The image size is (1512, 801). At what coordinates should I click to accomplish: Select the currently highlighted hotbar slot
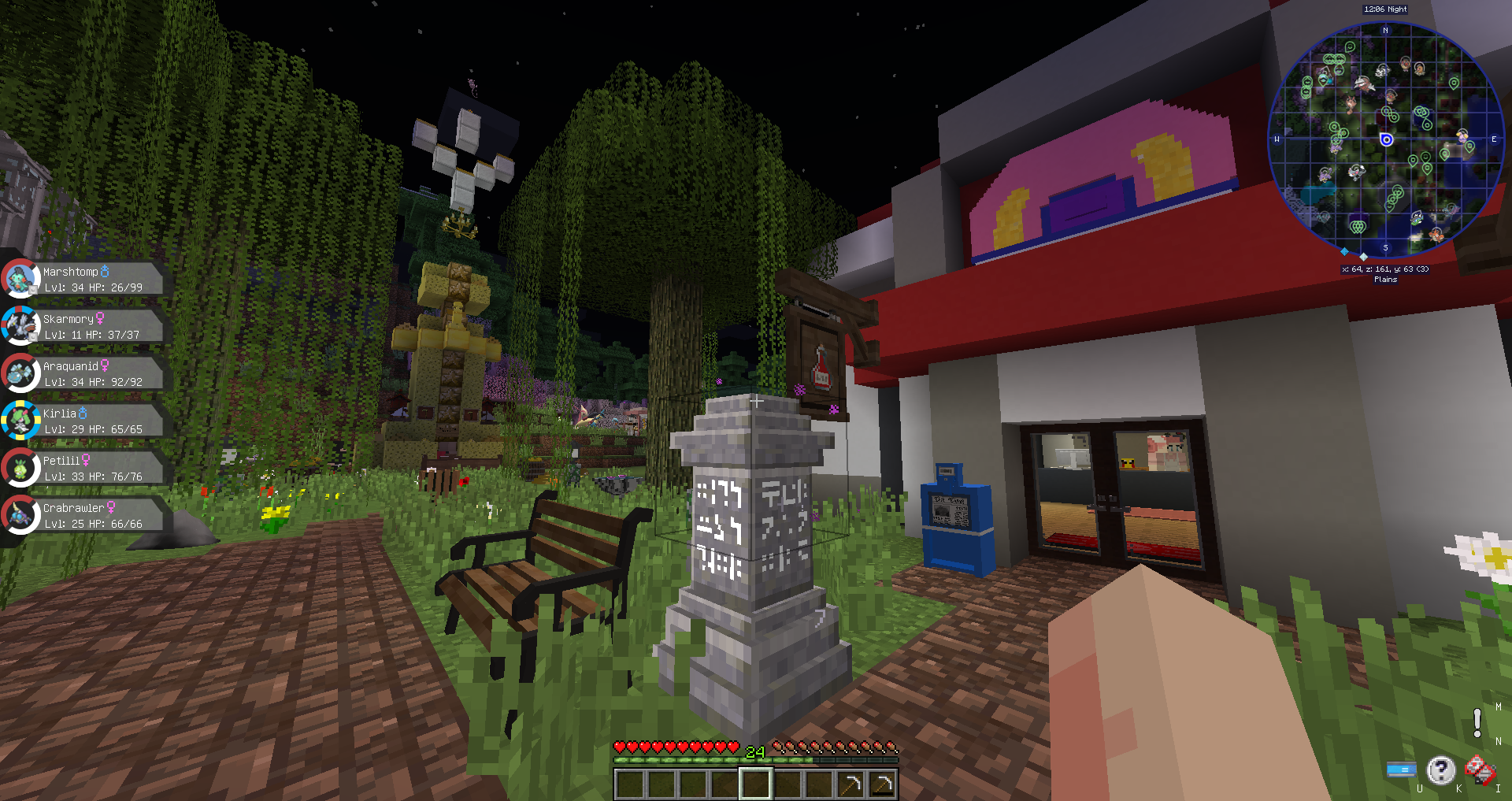point(754,782)
